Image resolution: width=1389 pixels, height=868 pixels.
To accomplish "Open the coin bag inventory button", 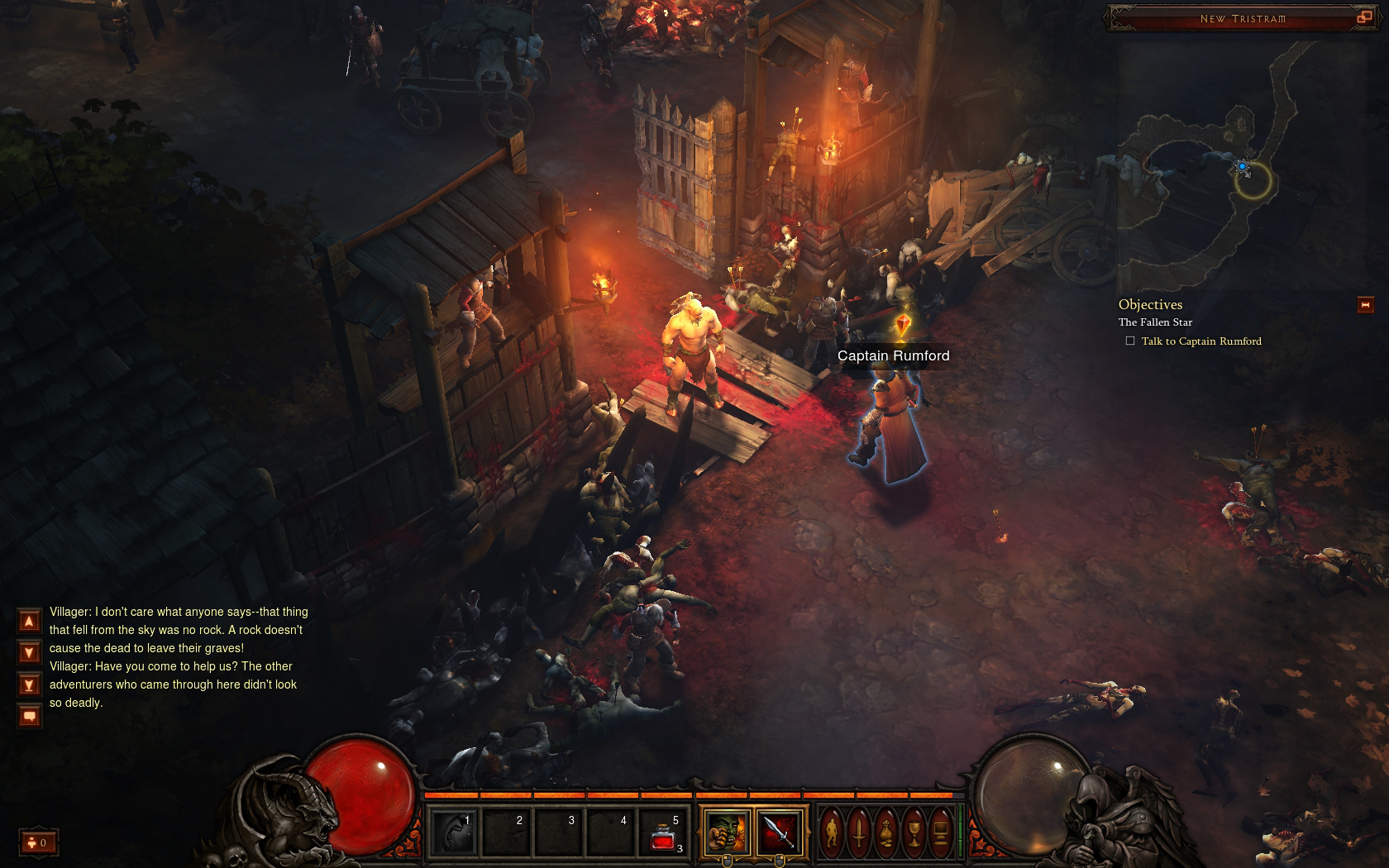I will click(886, 832).
